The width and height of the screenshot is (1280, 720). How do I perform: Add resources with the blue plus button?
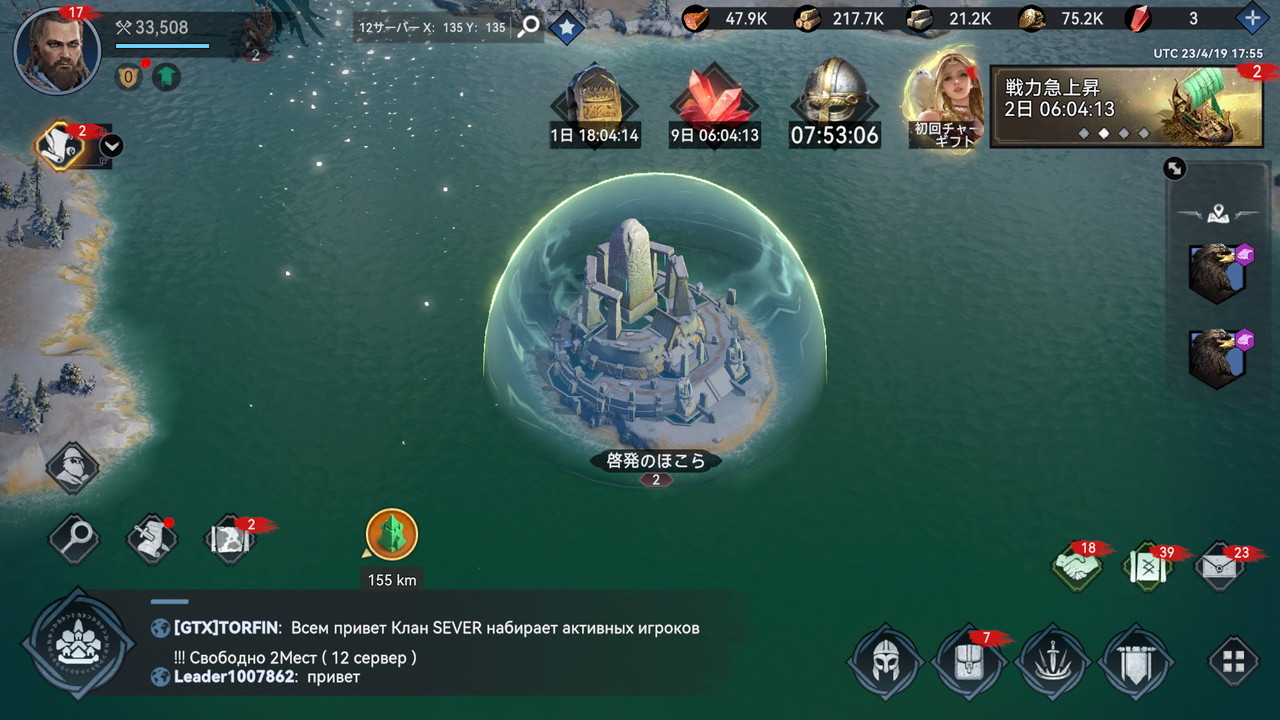(1252, 18)
